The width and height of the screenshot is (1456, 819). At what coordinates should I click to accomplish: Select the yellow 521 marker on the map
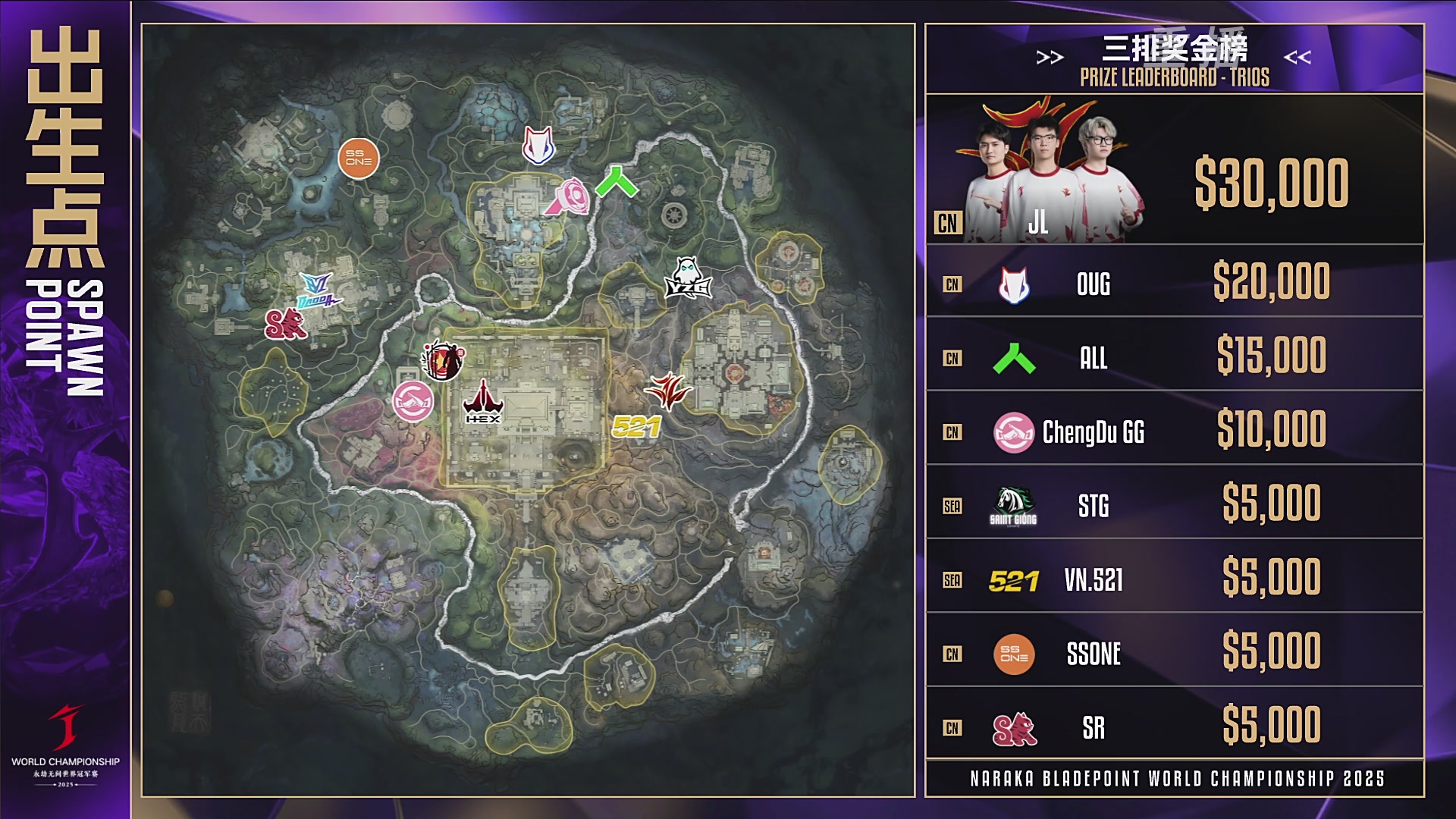point(636,428)
